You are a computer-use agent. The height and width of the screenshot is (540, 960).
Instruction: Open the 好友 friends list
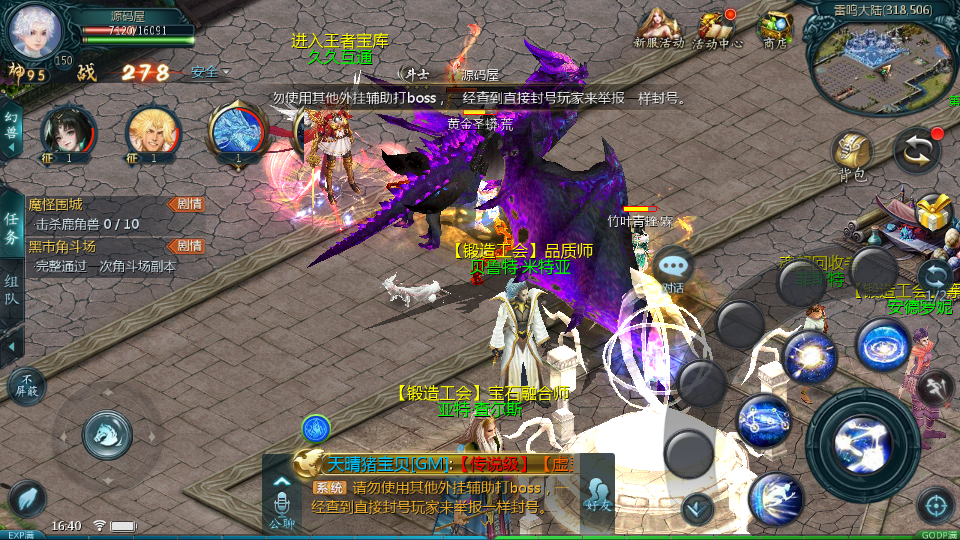coord(598,493)
